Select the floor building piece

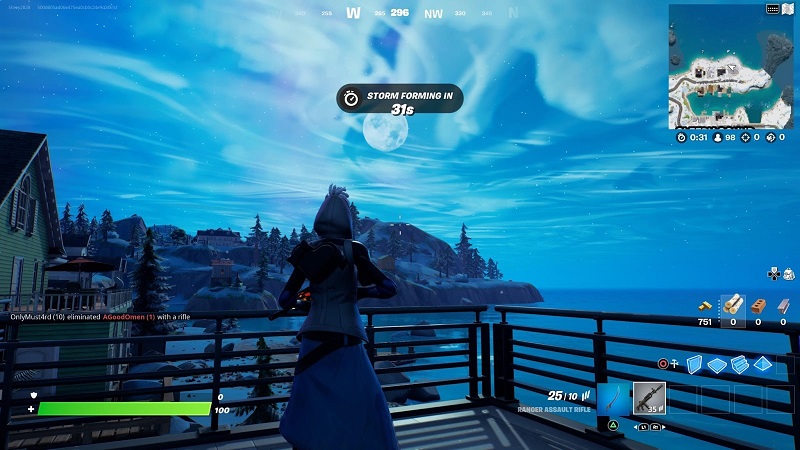(x=716, y=364)
